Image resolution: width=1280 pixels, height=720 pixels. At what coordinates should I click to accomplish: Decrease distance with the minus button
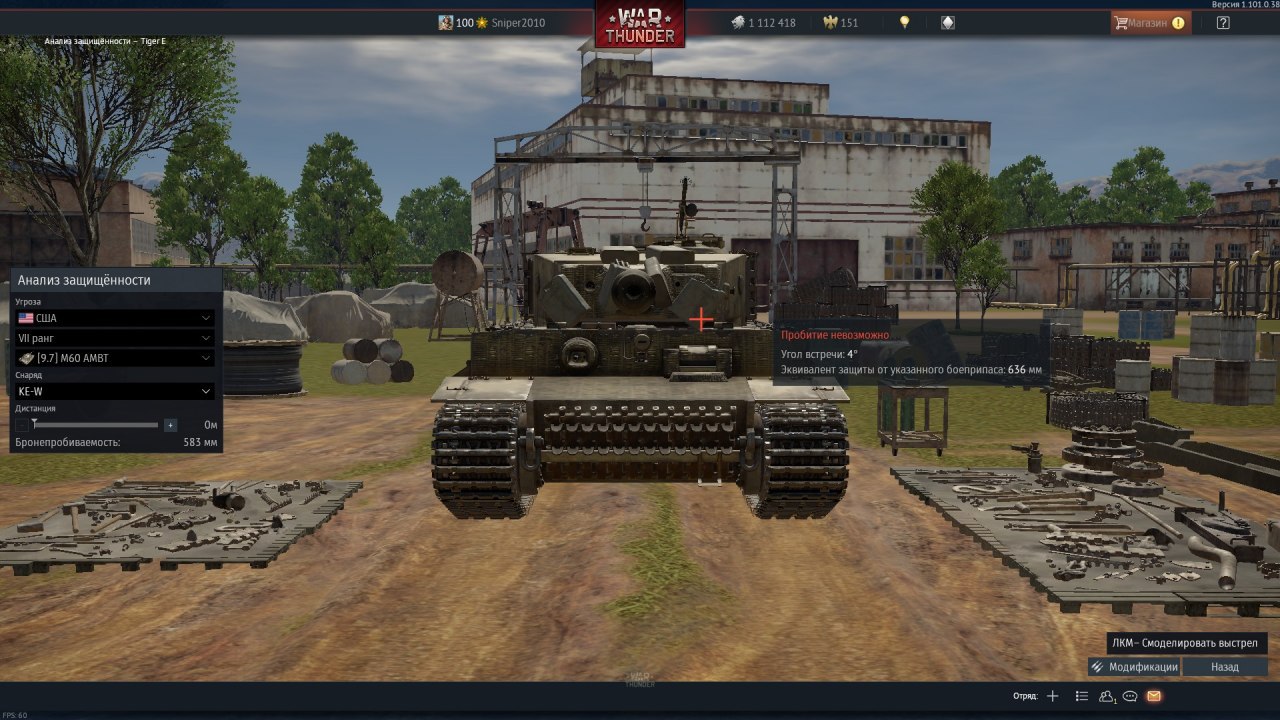point(22,425)
